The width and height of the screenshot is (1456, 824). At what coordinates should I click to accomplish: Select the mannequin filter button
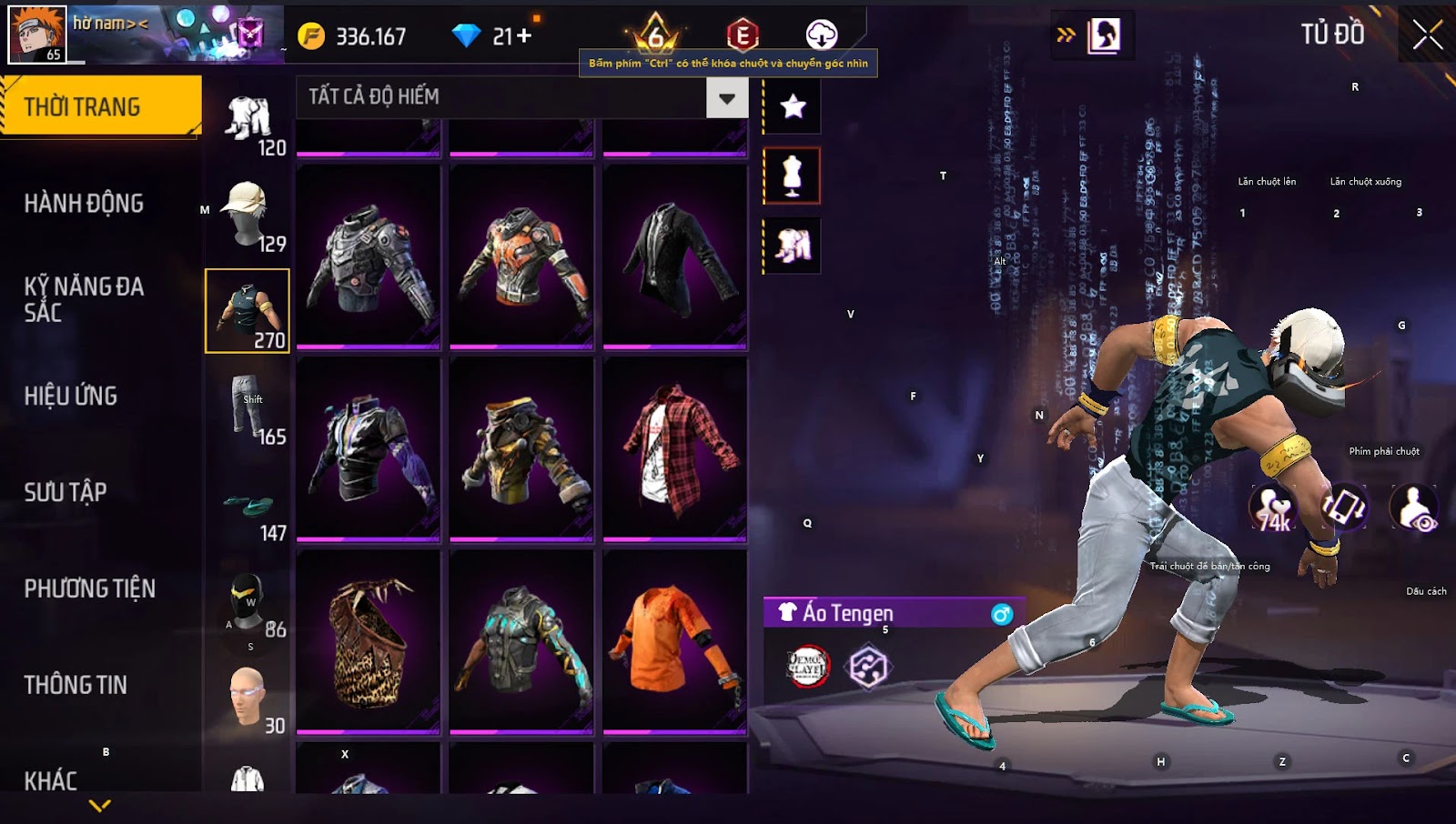tap(793, 176)
